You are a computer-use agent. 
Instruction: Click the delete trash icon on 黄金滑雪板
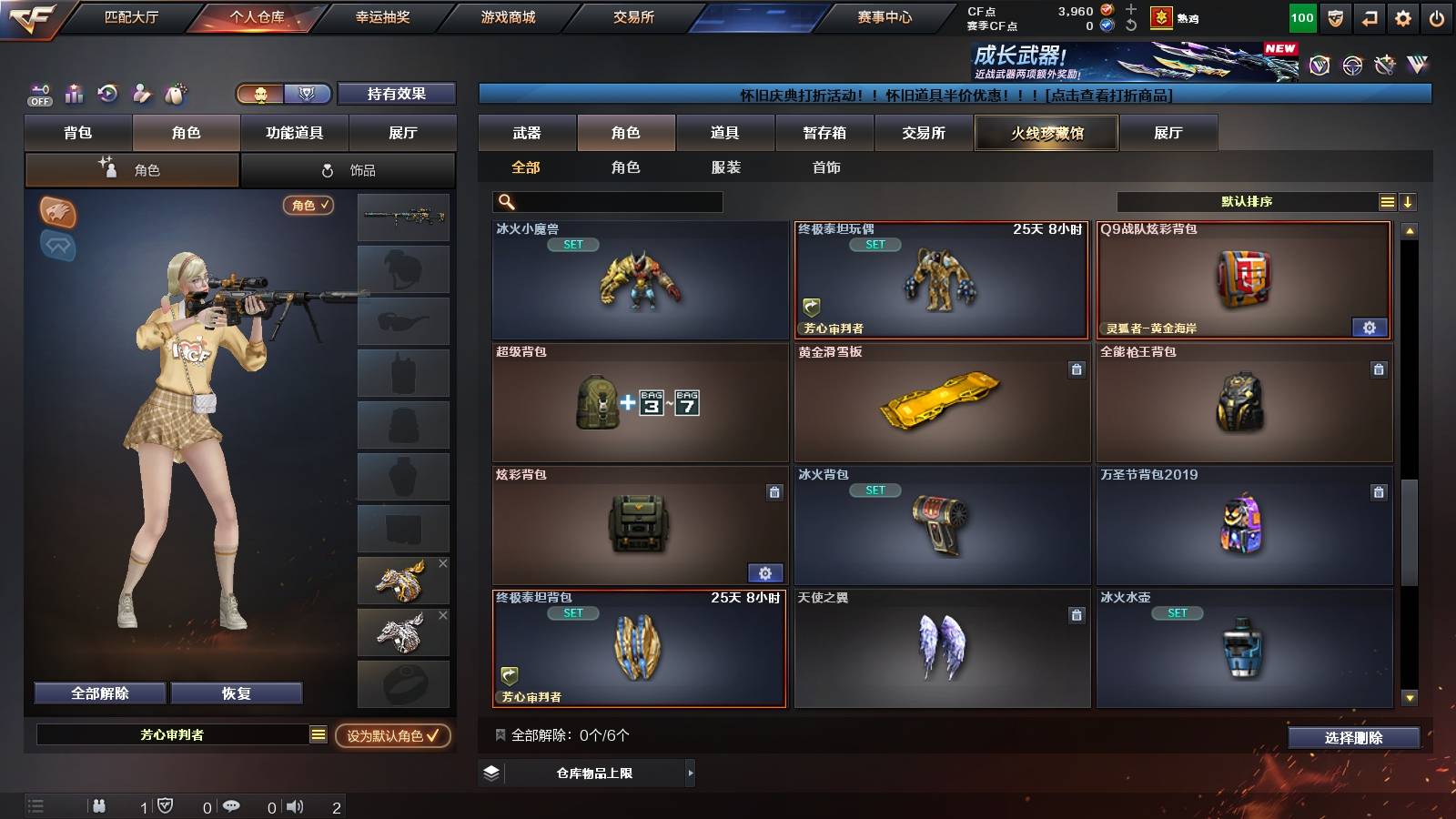[1076, 368]
